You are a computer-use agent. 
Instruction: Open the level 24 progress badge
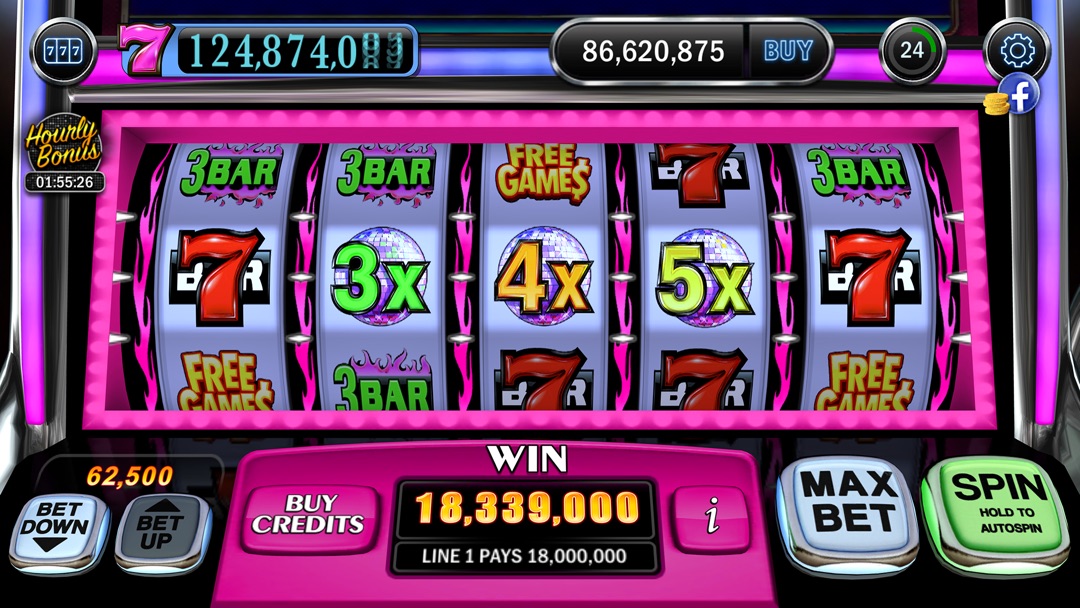[912, 50]
